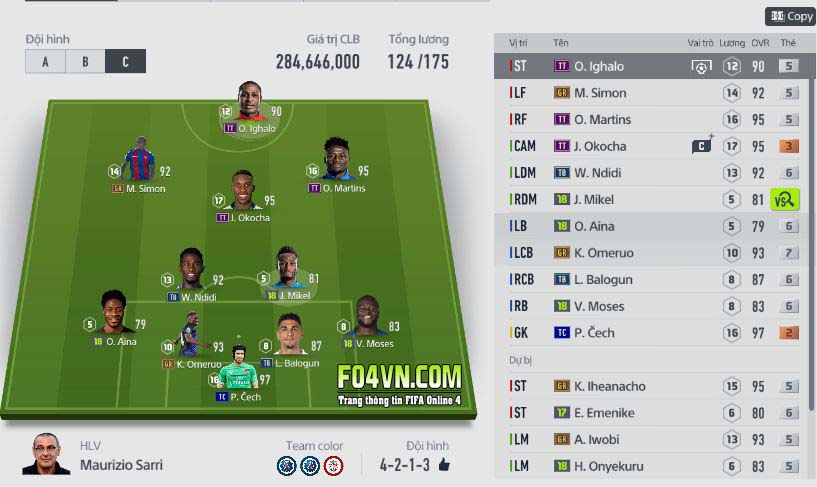The image size is (817, 487).
Task: Click the J. Mikel RDM row
Action: [600, 199]
